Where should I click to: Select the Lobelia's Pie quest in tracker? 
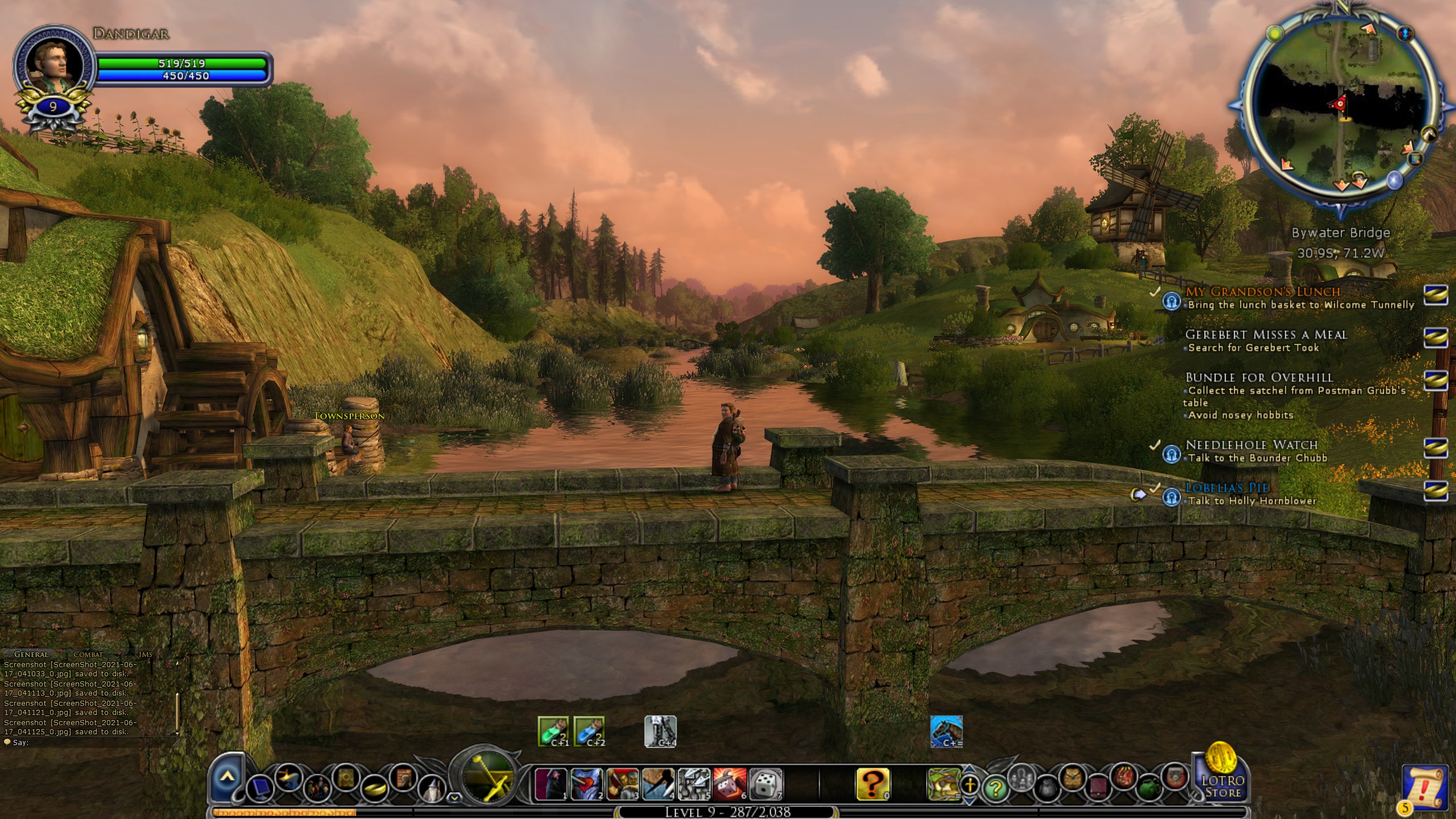click(1226, 487)
